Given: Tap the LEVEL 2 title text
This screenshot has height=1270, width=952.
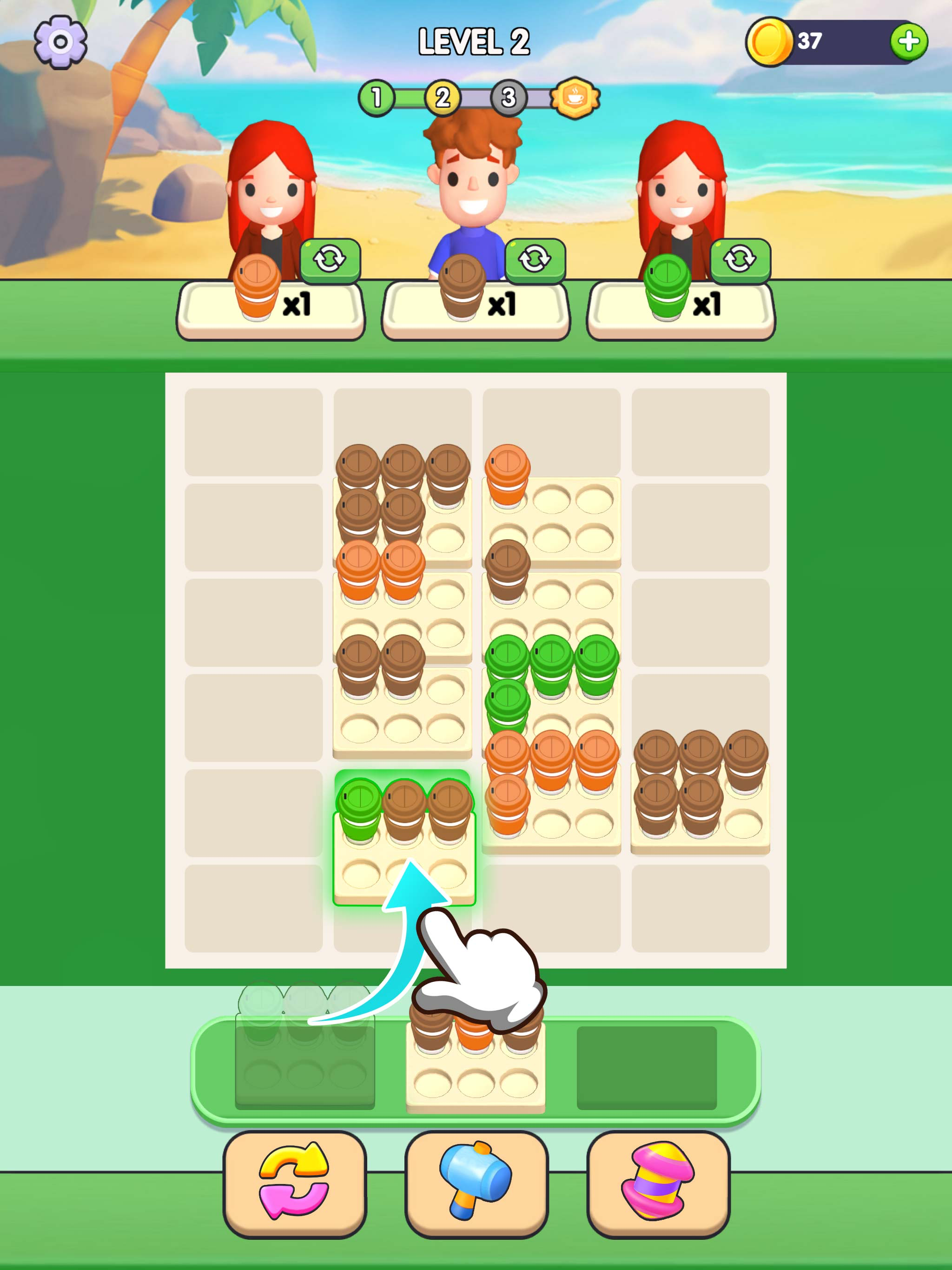Looking at the screenshot, I should point(474,42).
